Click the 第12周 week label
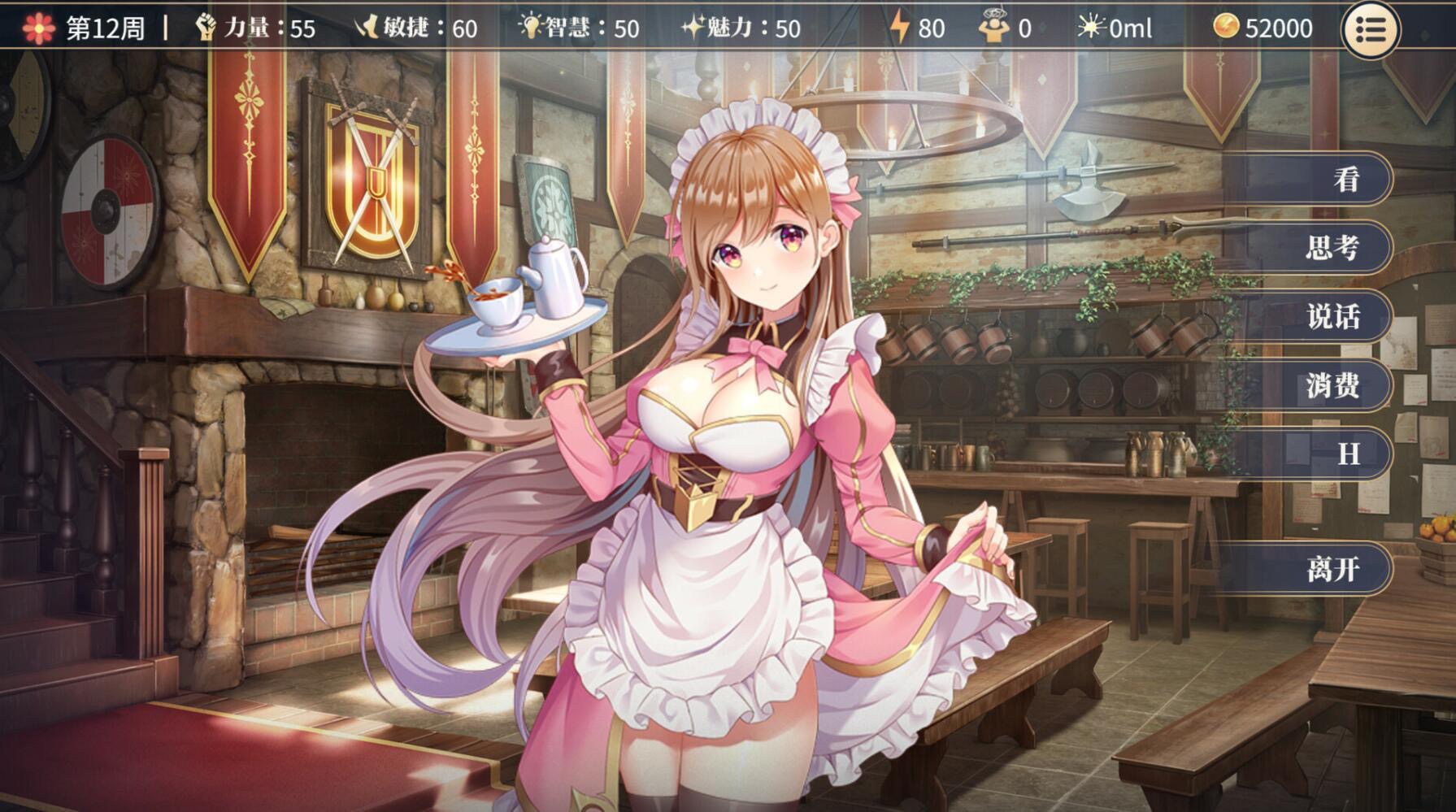 point(106,26)
